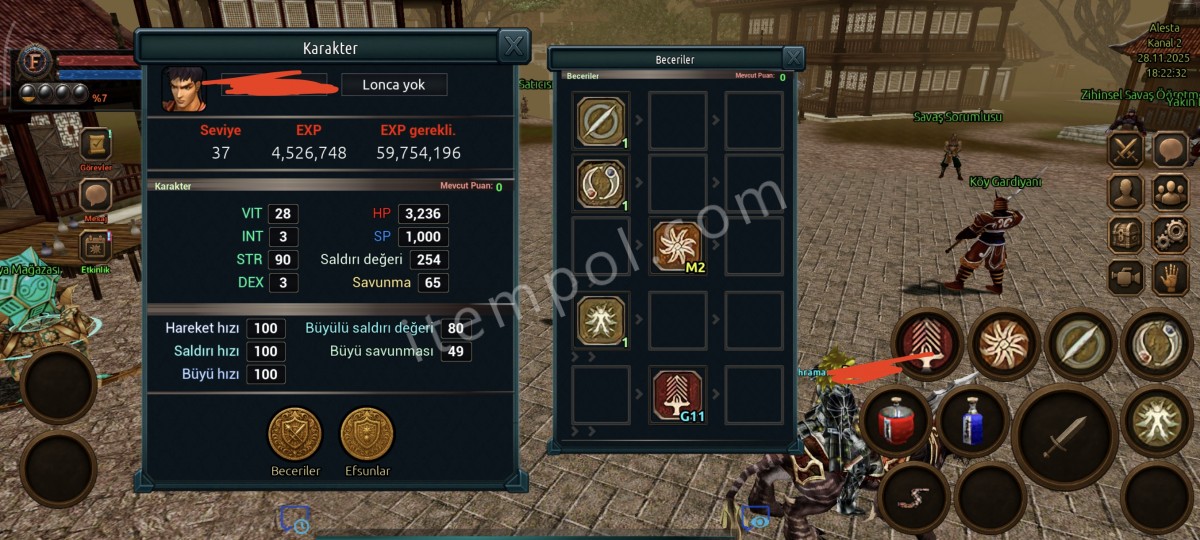This screenshot has height=540, width=1200.
Task: Close the Beceriler skills panel
Action: (792, 58)
